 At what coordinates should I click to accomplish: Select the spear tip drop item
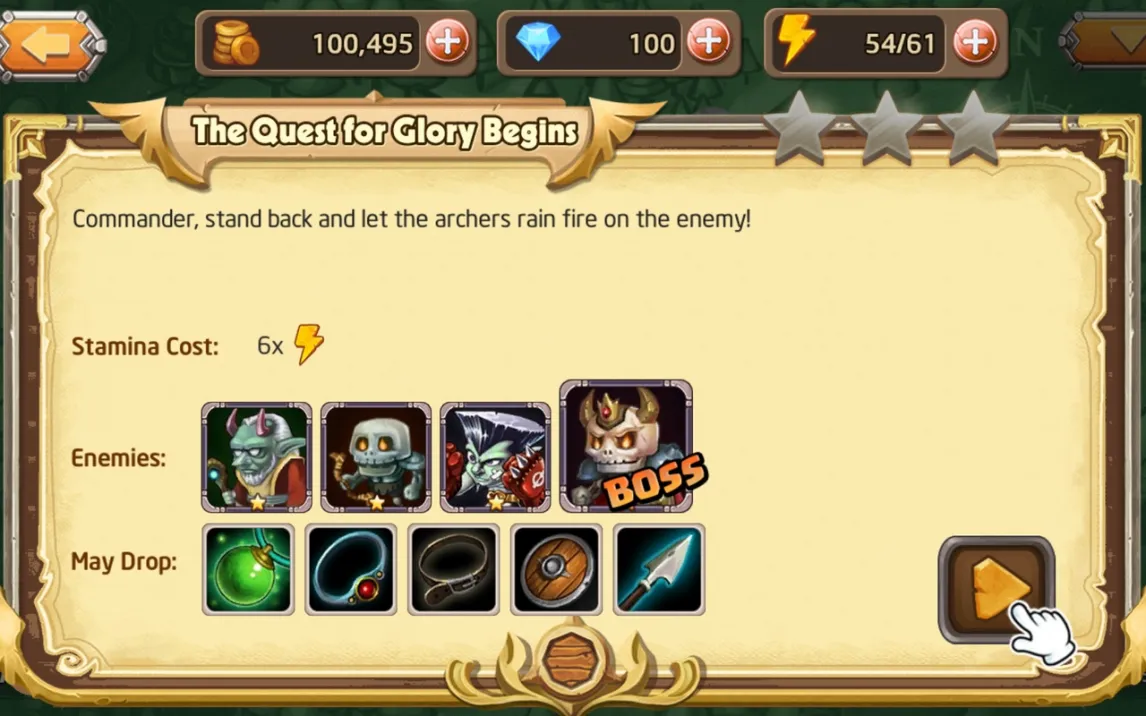click(x=659, y=569)
